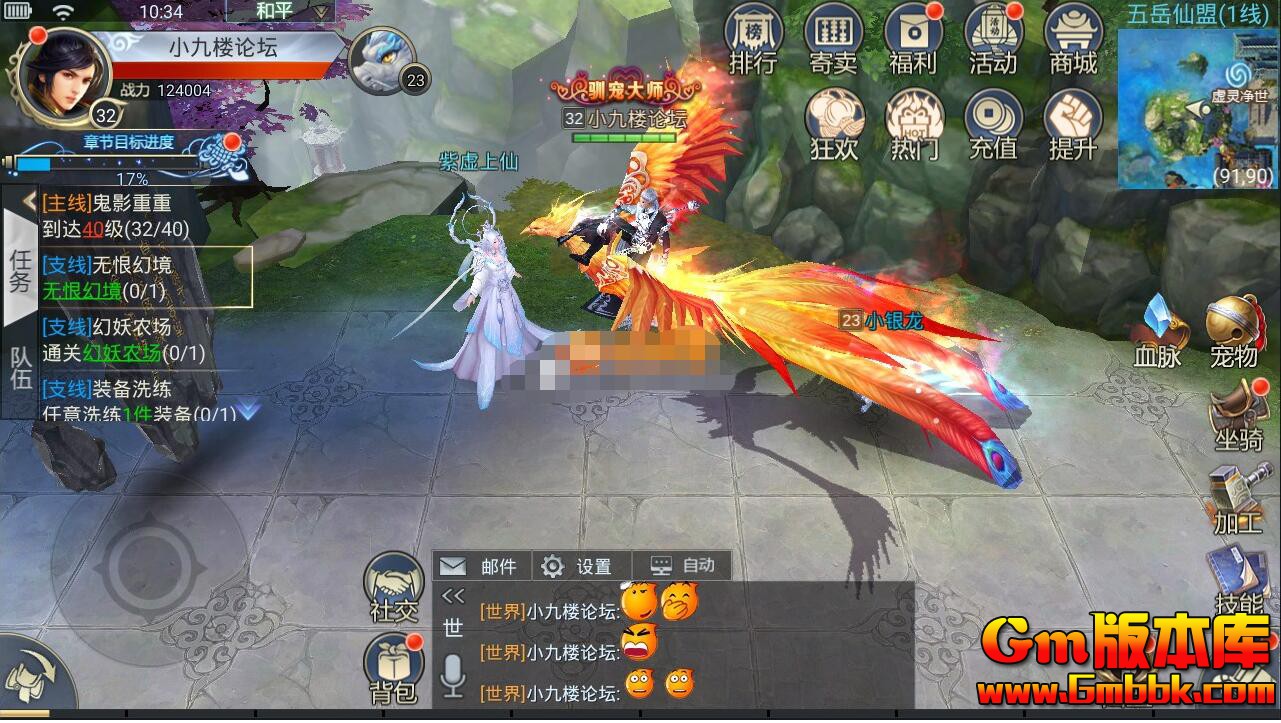Open the 热门 hot events icon
1281x723 pixels.
[914, 124]
